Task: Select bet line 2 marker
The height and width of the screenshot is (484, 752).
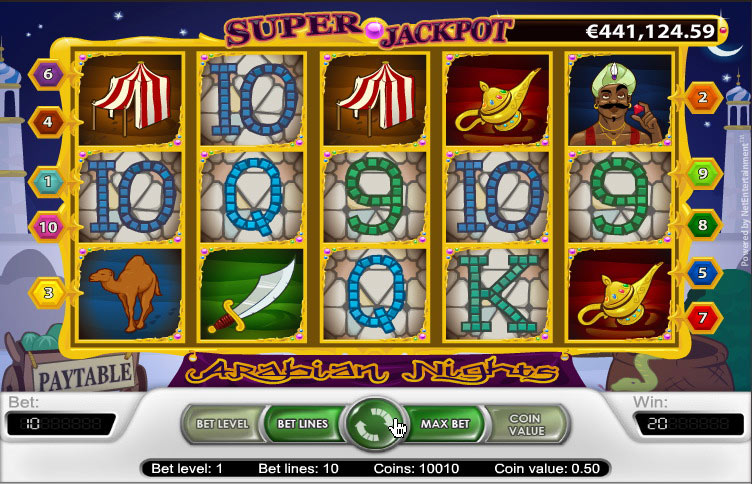Action: 703,97
